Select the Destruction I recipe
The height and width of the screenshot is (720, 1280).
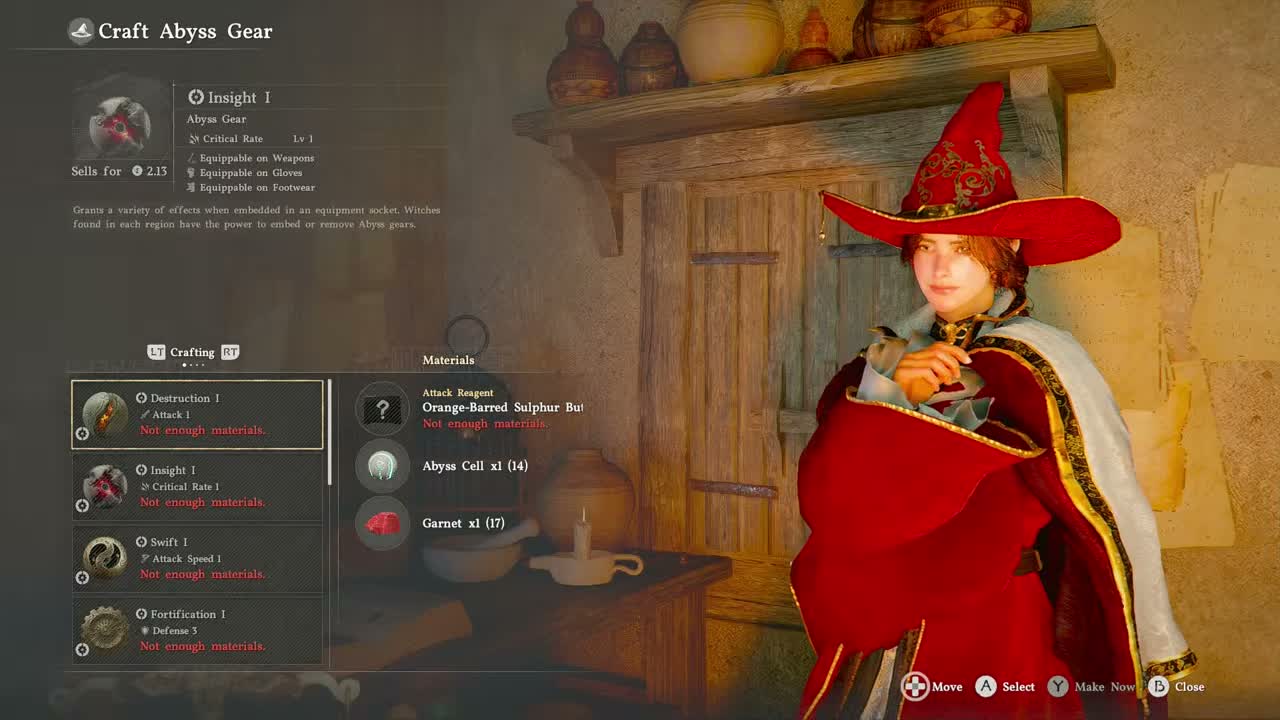tap(197, 414)
